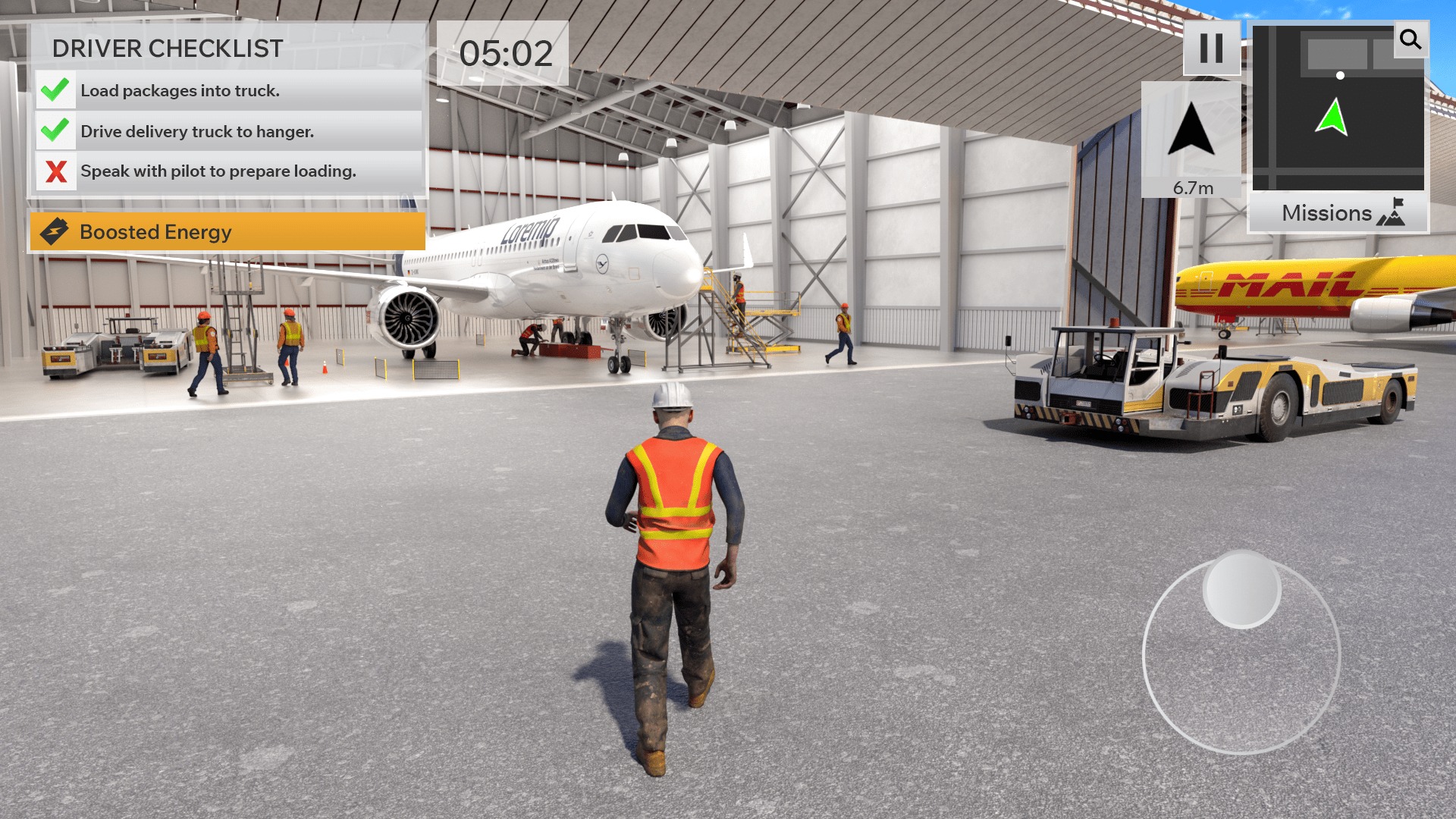Tap the player position dot on the minimap

pyautogui.click(x=1341, y=74)
